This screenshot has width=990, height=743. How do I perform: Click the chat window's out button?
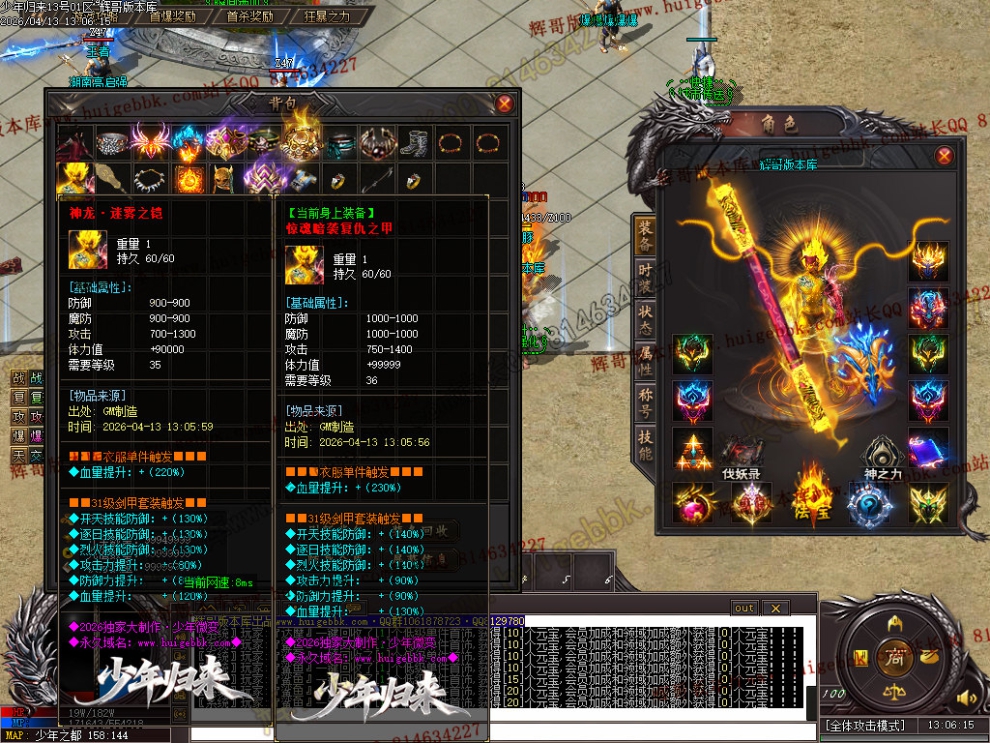pos(744,608)
